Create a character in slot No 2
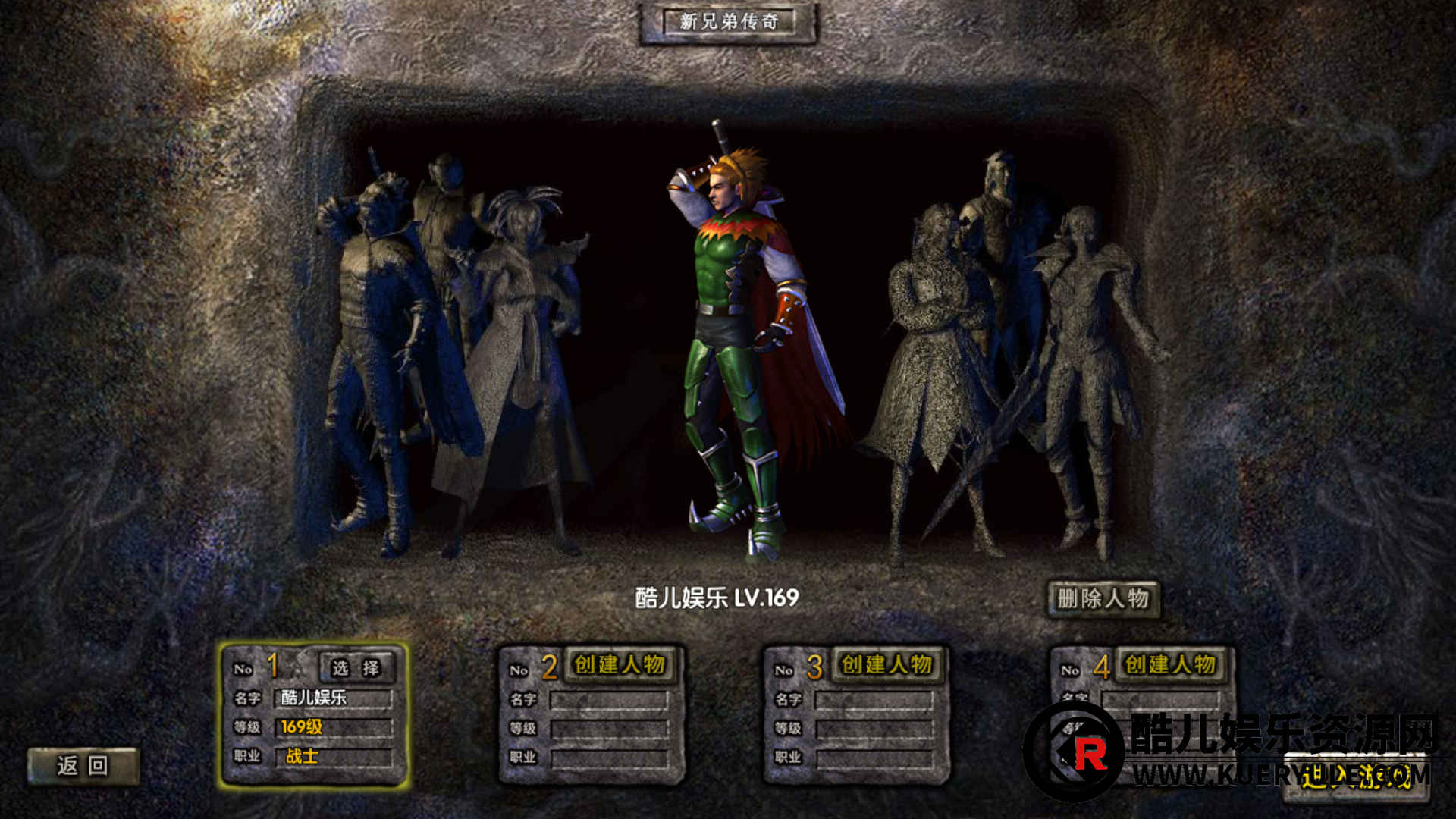 point(620,665)
